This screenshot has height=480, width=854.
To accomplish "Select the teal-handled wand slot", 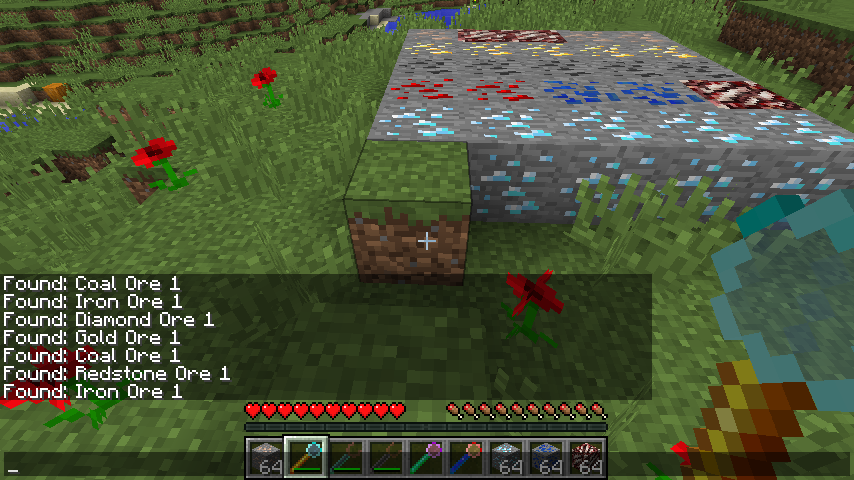I will point(345,459).
